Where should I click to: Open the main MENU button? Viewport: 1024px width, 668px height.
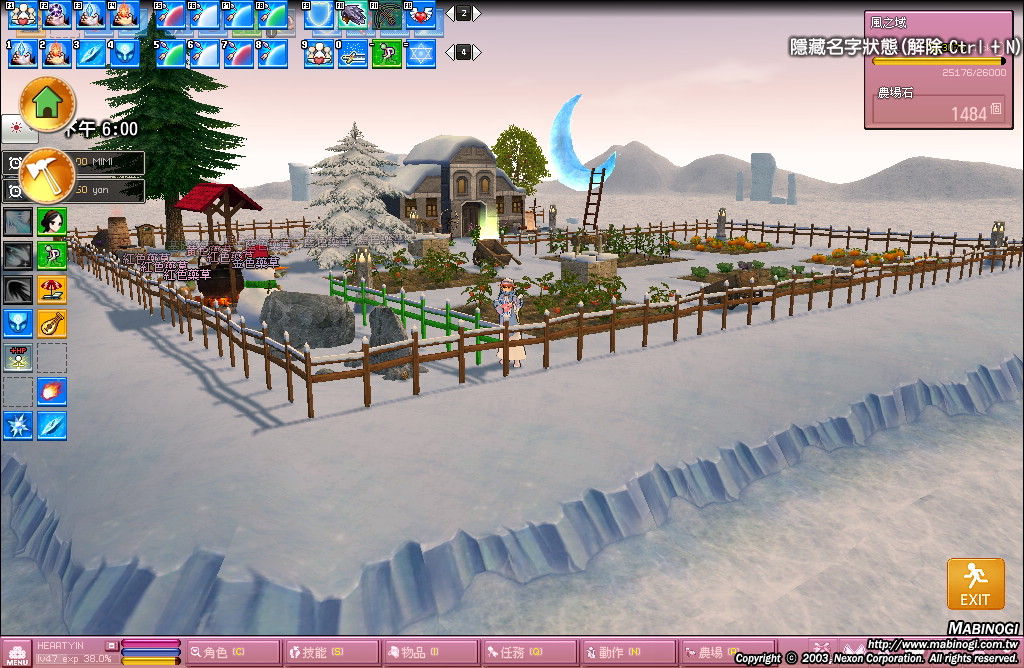click(x=17, y=653)
